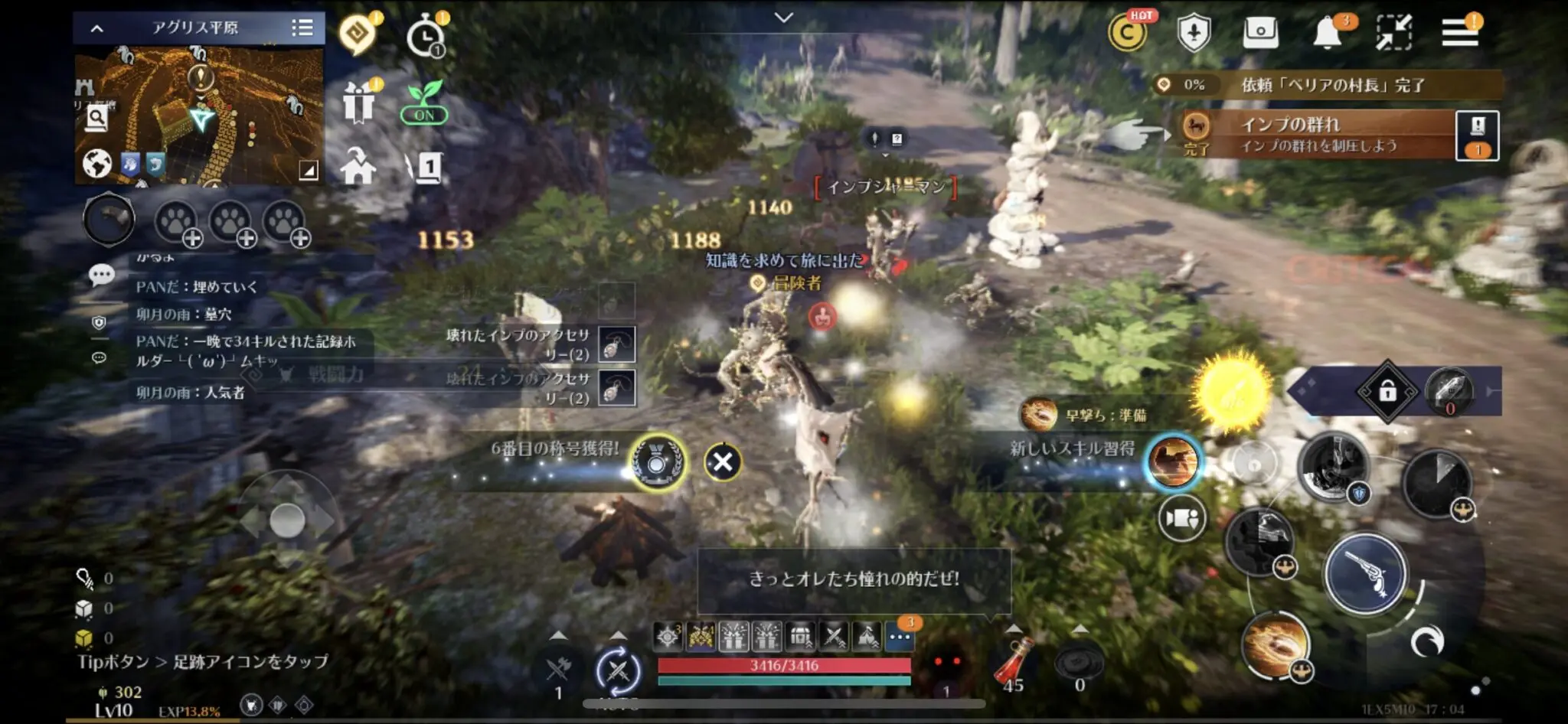Open the chat speech bubble icon

(101, 275)
